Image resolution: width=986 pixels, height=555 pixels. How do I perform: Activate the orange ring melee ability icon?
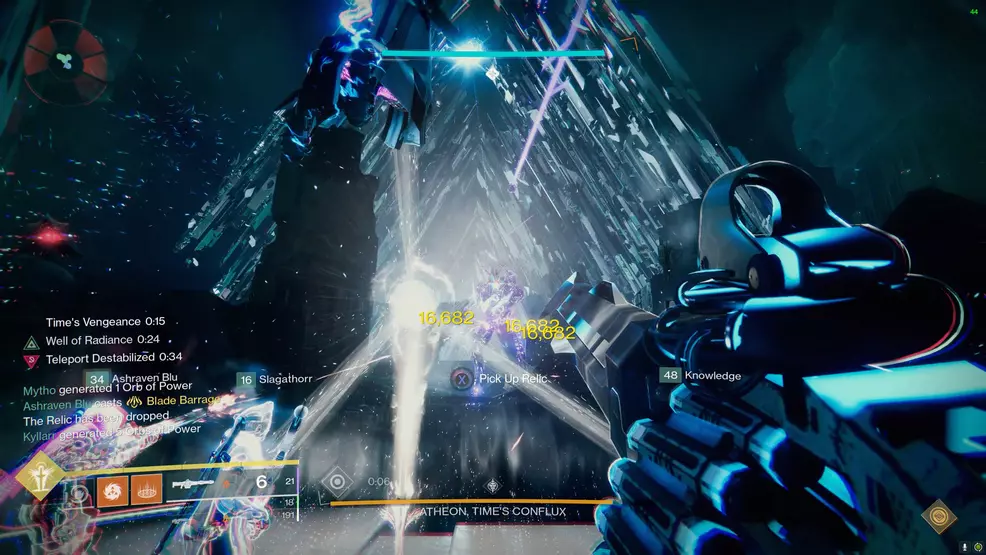point(146,489)
